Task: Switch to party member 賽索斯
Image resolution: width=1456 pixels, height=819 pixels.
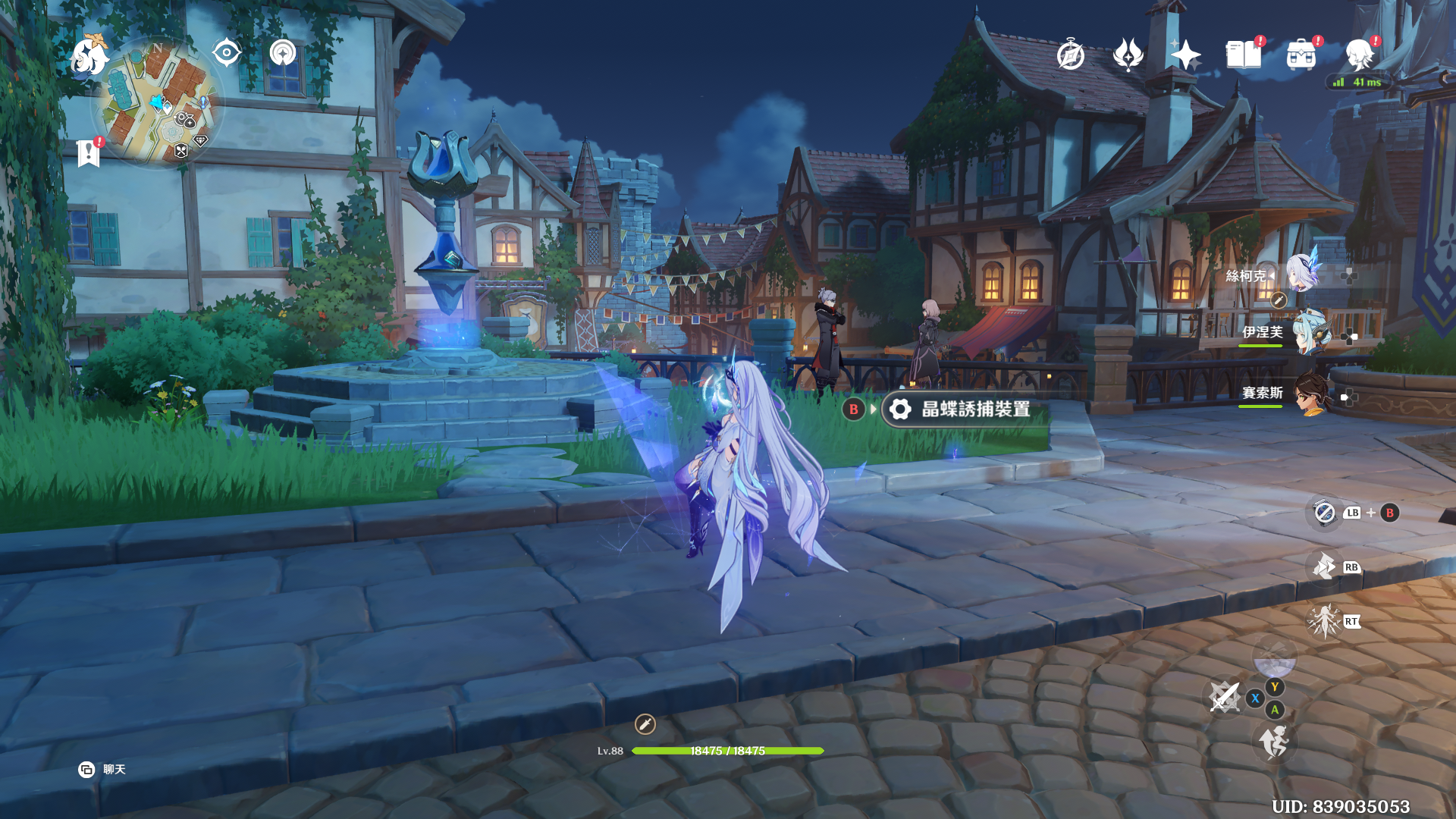Action: pos(1310,394)
